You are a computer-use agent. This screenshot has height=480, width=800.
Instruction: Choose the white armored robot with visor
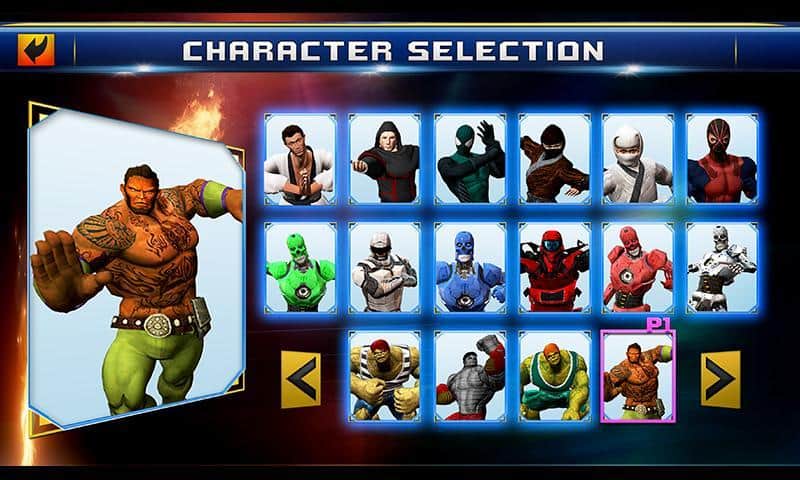click(385, 267)
